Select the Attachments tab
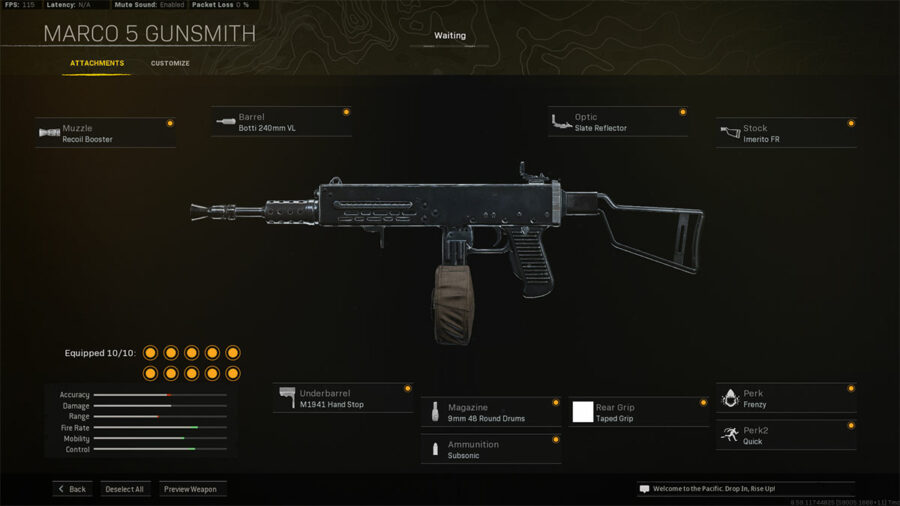 [x=97, y=64]
